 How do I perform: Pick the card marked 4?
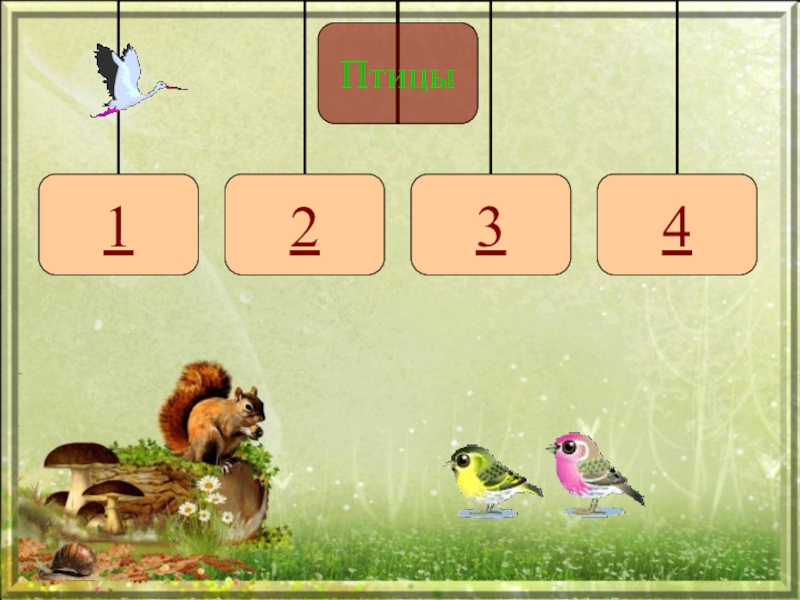(x=676, y=225)
